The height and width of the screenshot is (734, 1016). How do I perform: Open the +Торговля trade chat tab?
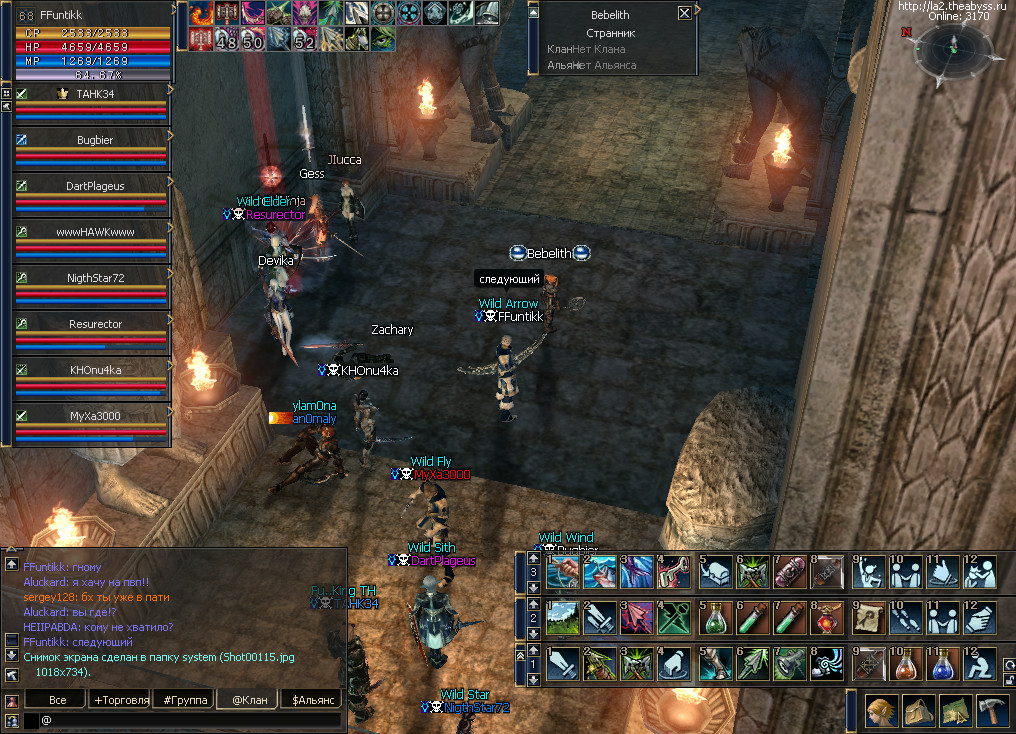pos(121,700)
